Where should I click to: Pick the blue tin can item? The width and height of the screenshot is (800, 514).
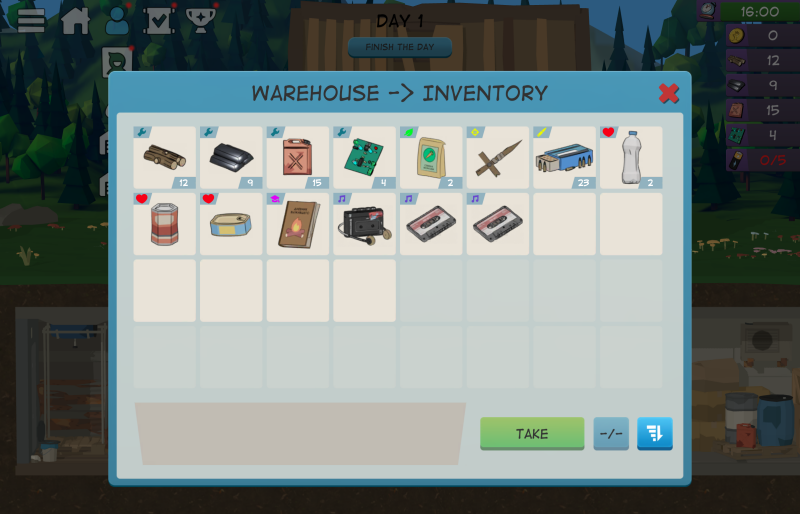point(231,224)
